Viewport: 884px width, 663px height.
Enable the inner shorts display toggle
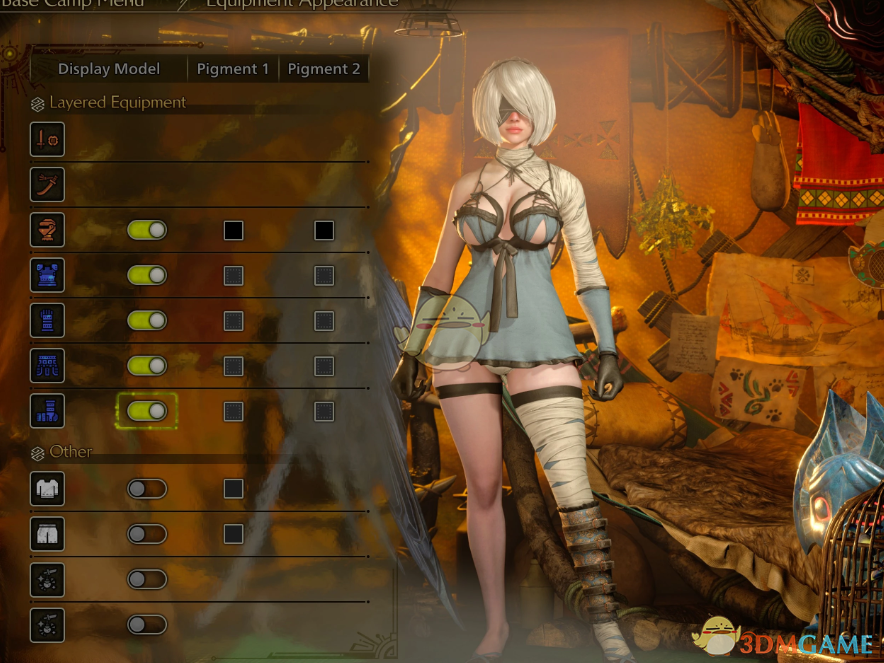(x=147, y=533)
